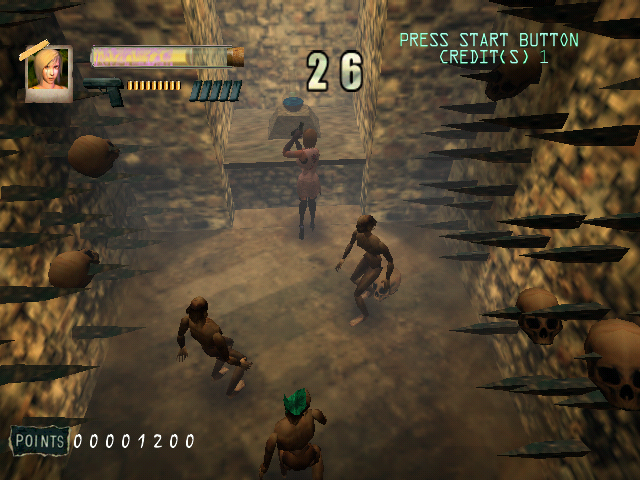The height and width of the screenshot is (480, 640).
Task: Select the pistol weapon icon
Action: [103, 90]
